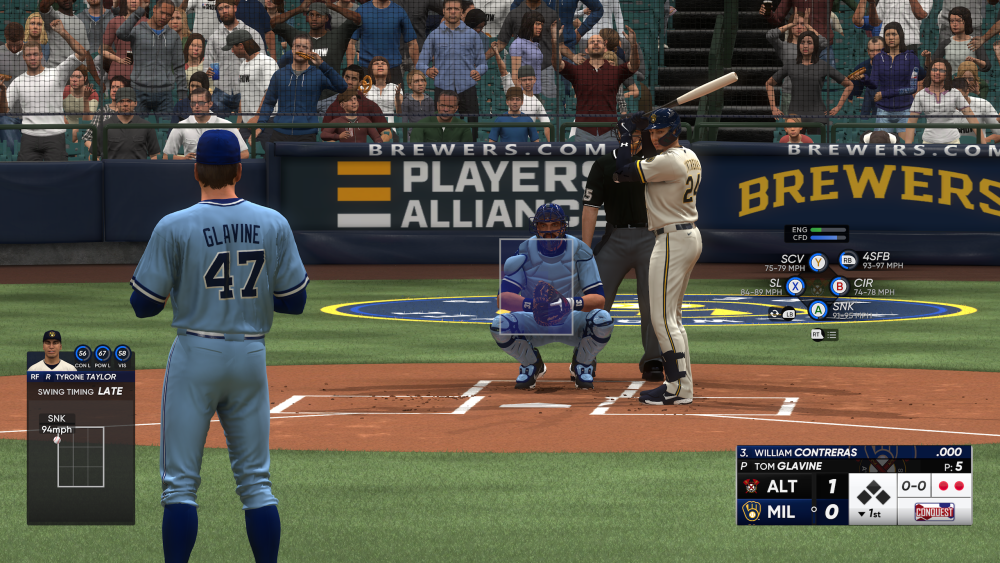The image size is (1000, 563).
Task: Choose the 4SFB fastball pitch
Action: tap(848, 261)
